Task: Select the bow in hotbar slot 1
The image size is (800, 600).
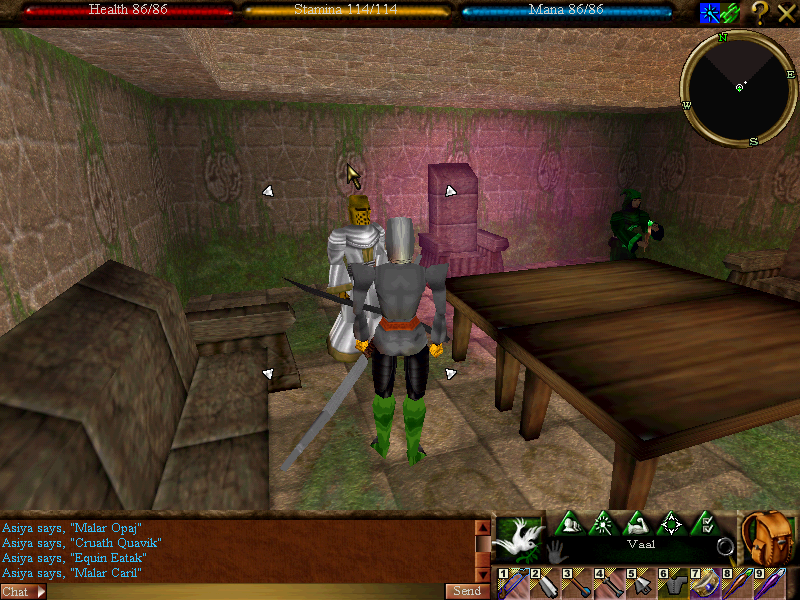Action: coord(515,583)
